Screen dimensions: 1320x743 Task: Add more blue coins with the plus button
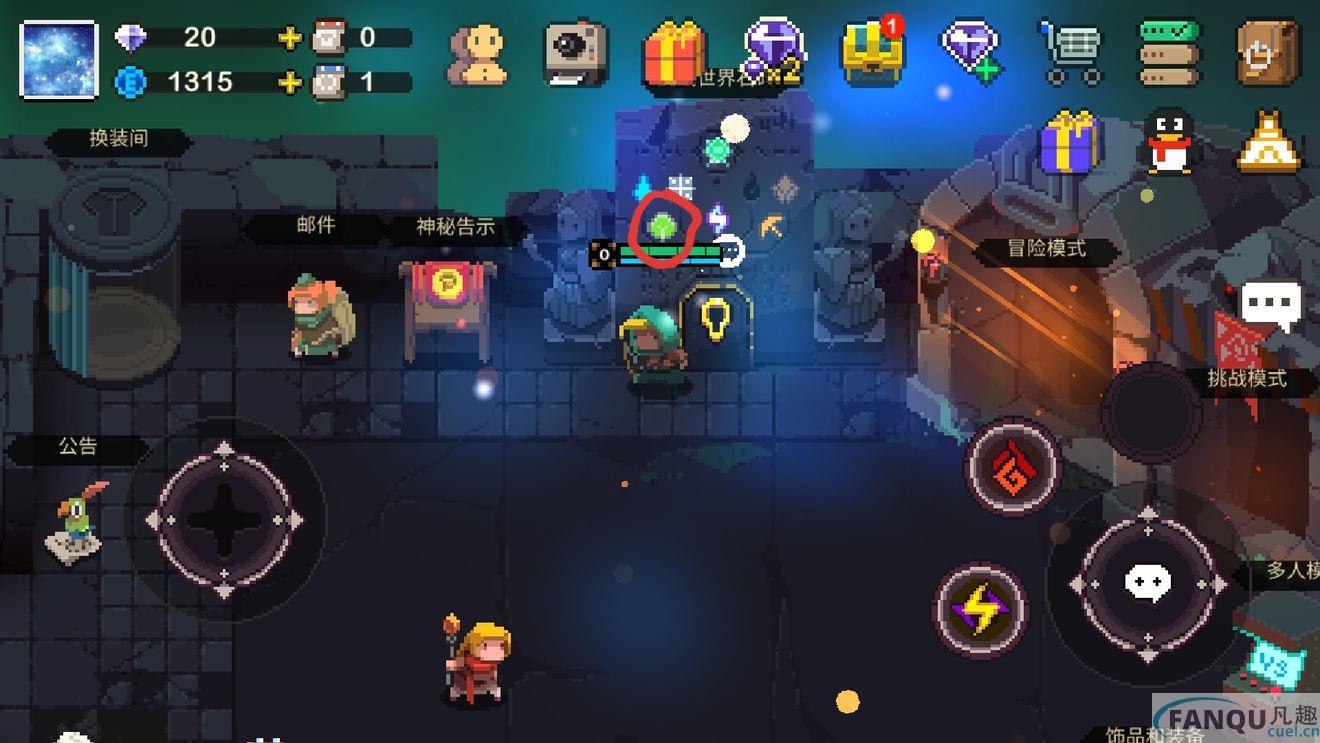click(289, 82)
